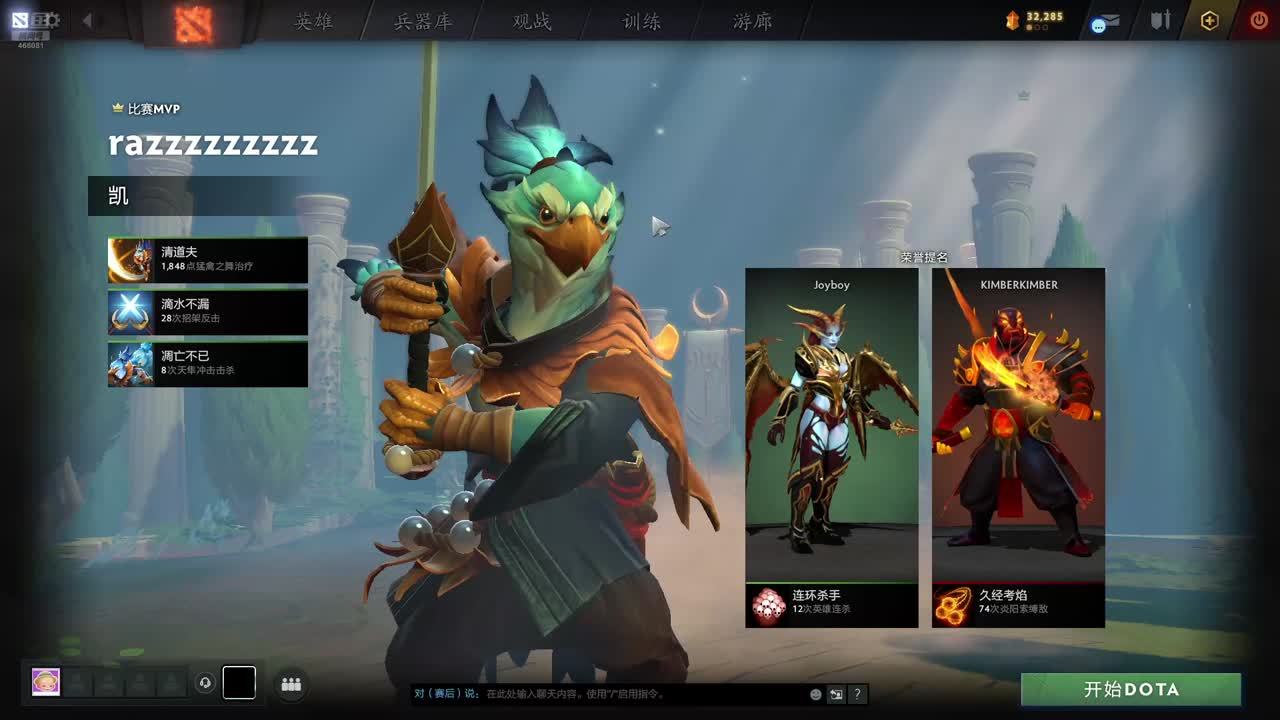This screenshot has width=1280, height=720.
Task: Click the glowing Dota 2 logo home button
Action: click(x=194, y=22)
